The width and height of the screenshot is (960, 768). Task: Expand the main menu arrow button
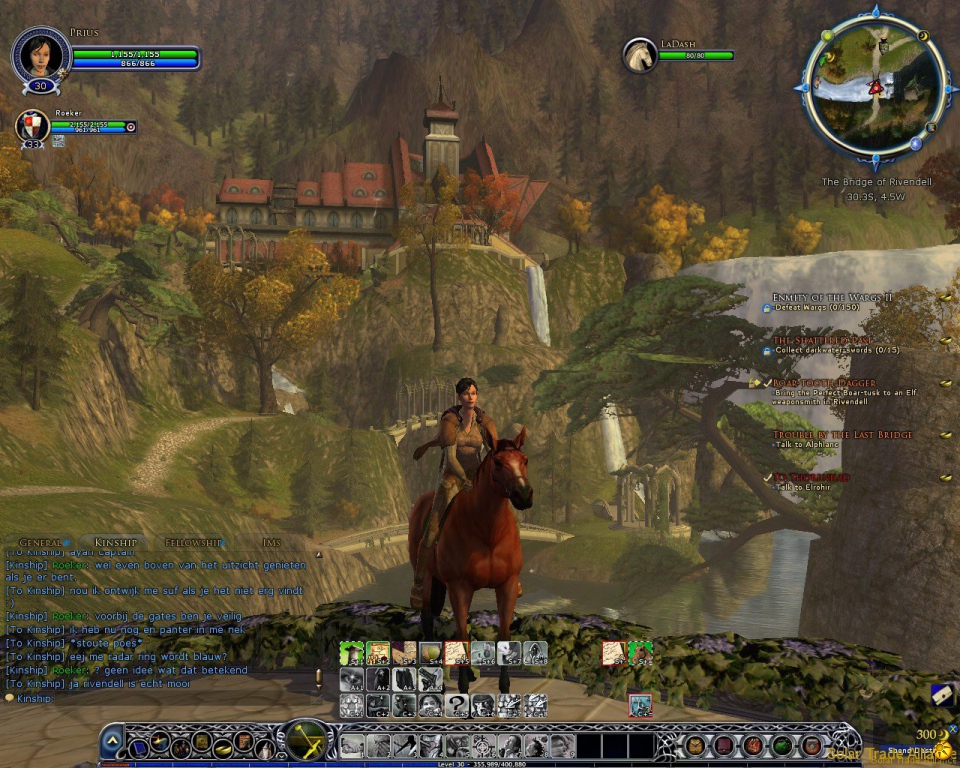tap(113, 743)
